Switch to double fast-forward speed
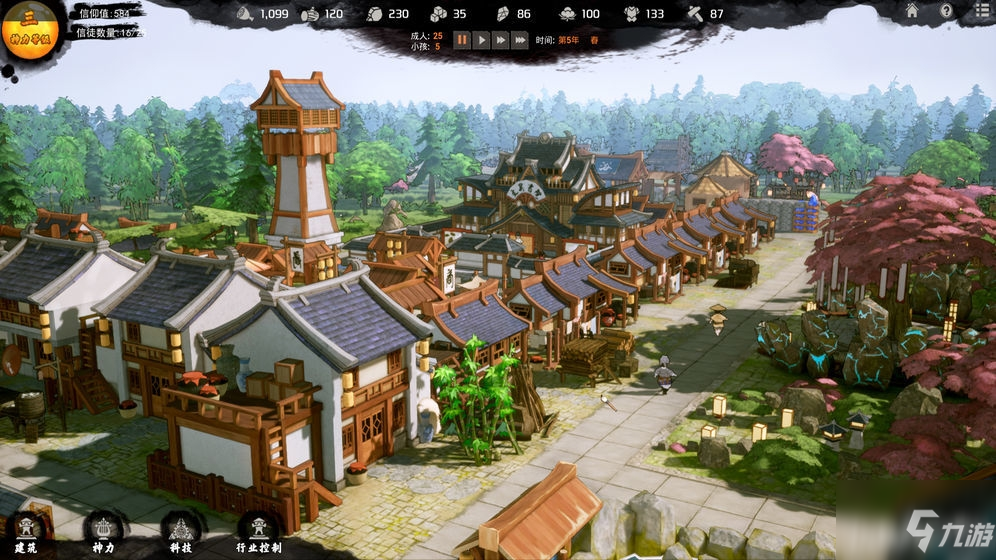Screen dimensions: 996x560 click(x=500, y=40)
